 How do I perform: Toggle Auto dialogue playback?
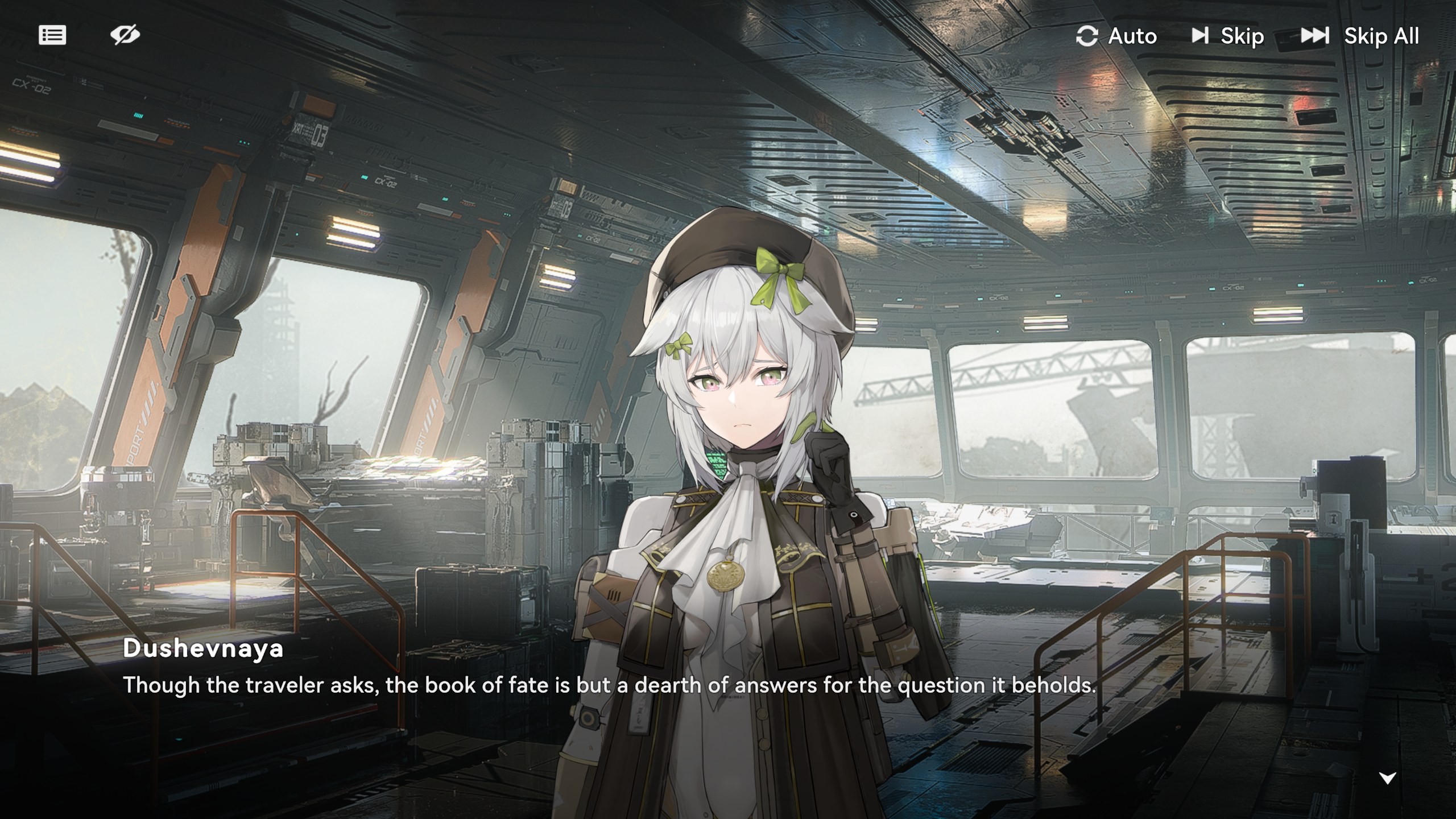1116,36
